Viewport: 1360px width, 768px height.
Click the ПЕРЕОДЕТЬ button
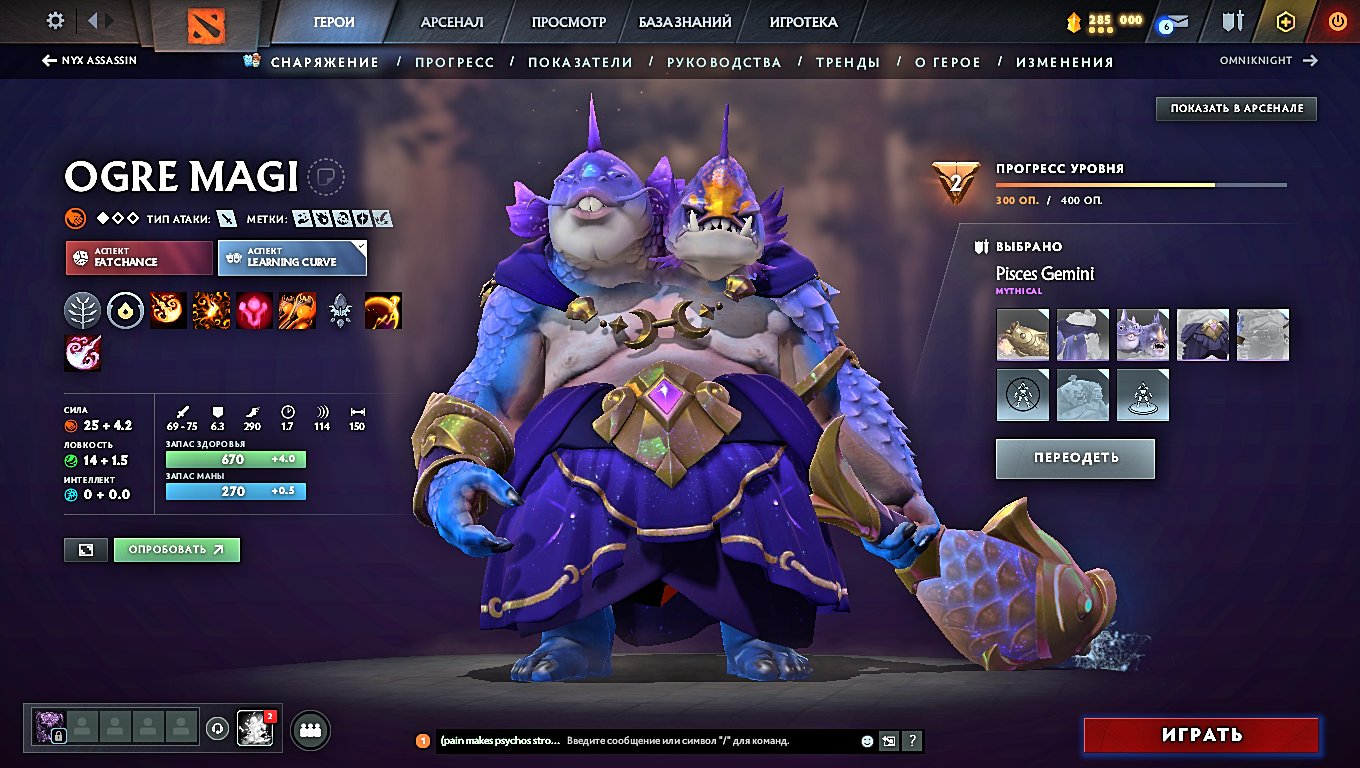(1075, 458)
